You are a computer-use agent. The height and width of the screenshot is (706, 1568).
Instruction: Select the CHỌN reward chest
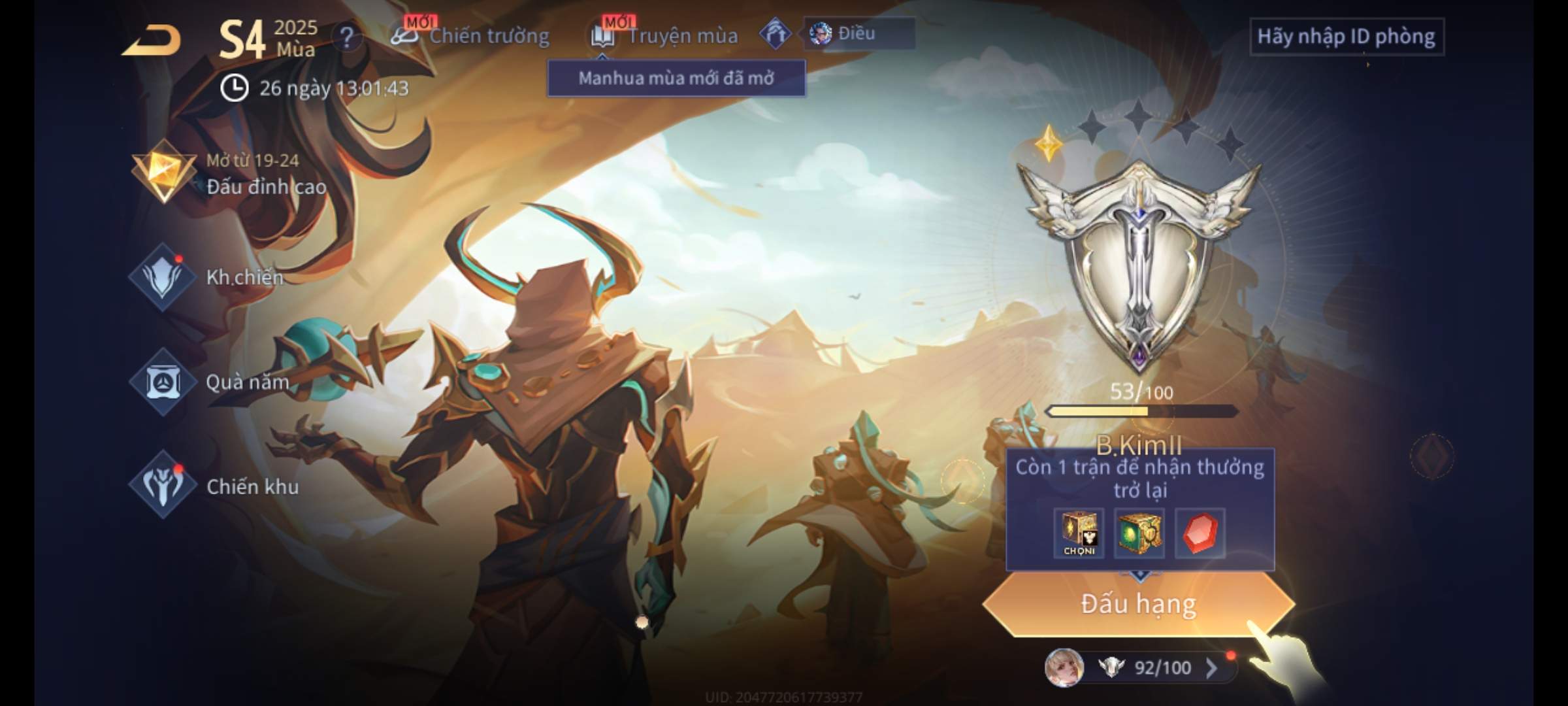point(1079,533)
